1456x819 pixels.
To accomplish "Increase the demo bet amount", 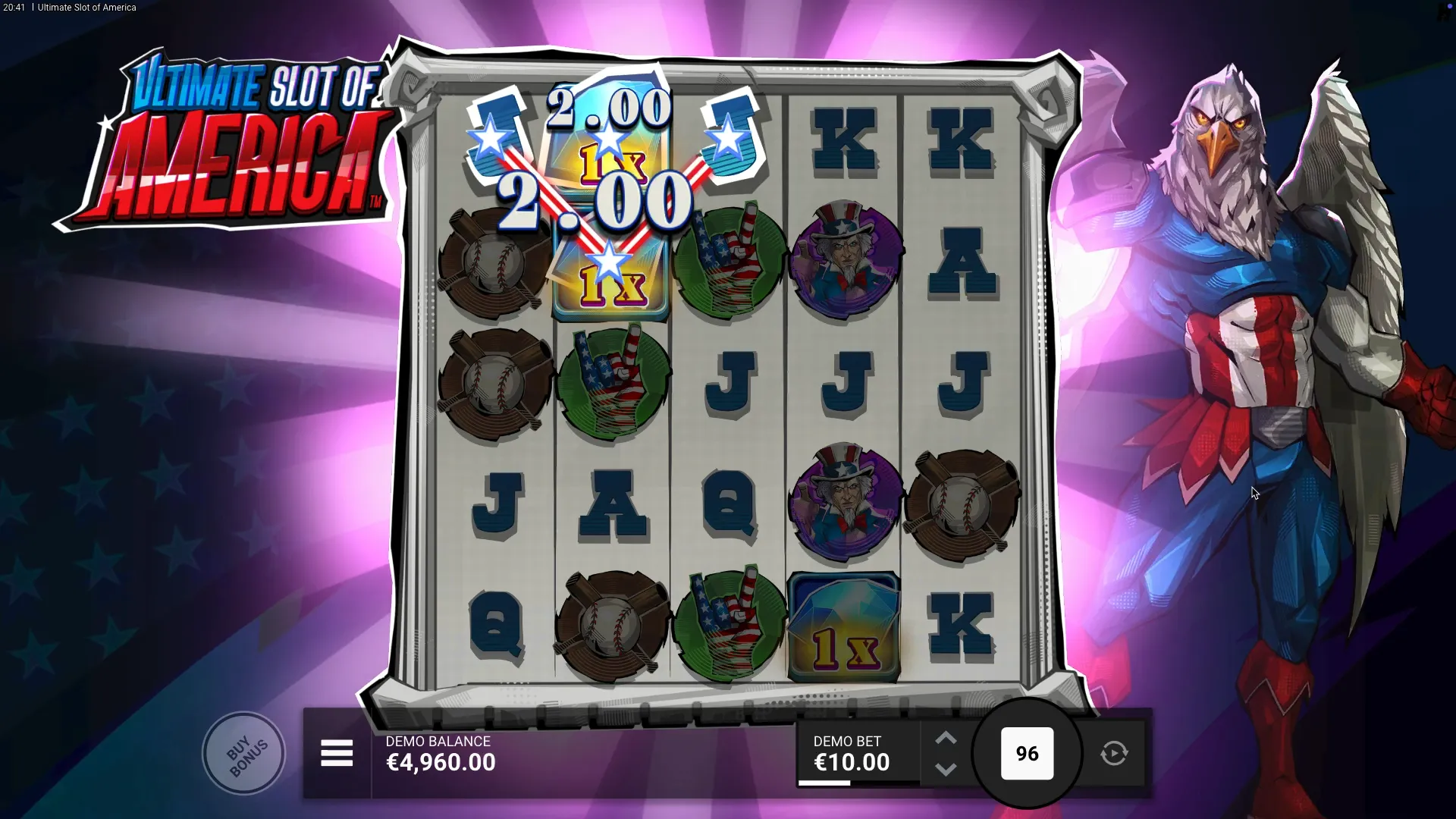I will (x=946, y=738).
